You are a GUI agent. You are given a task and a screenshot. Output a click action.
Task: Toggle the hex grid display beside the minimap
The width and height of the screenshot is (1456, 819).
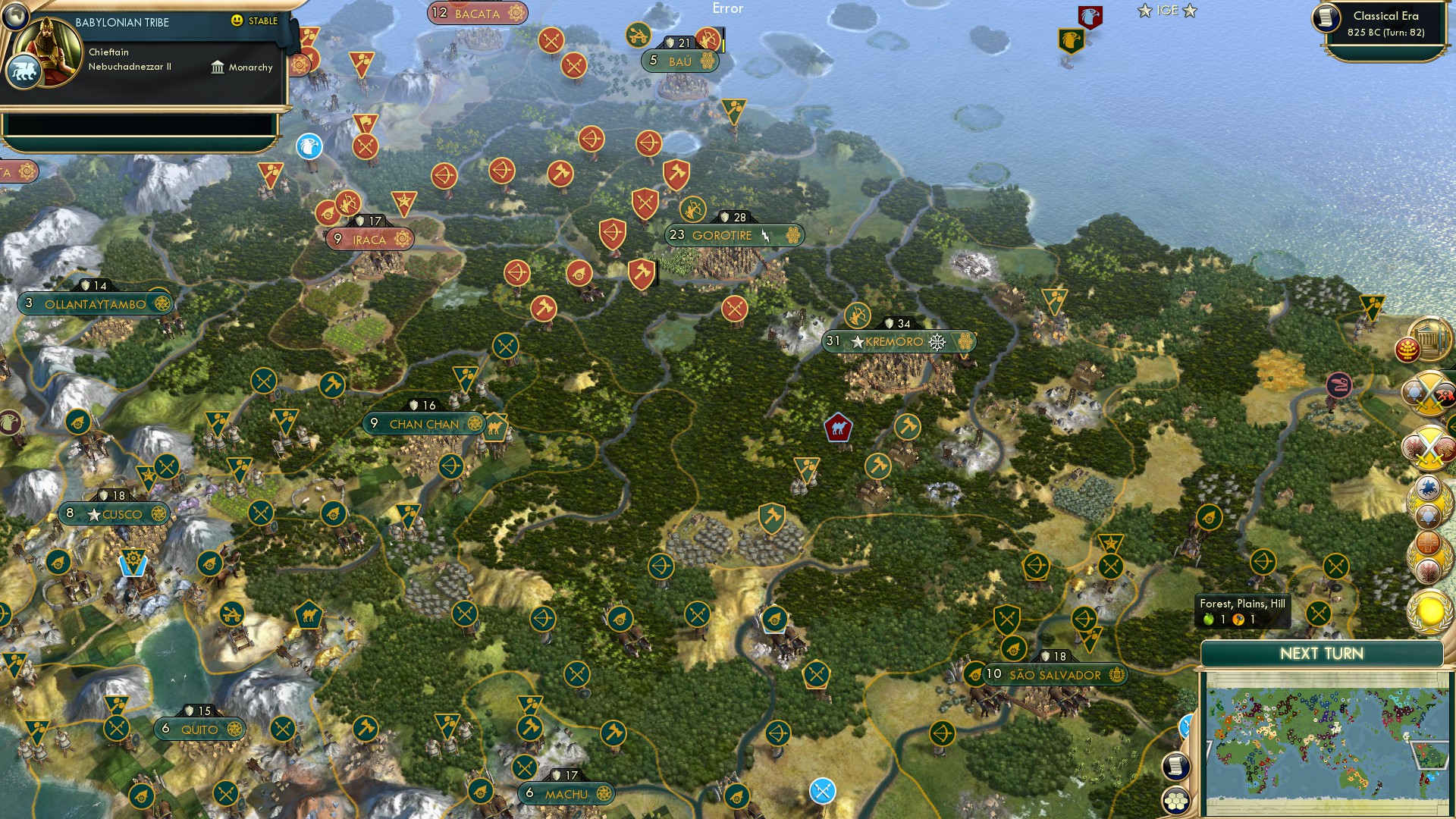tap(1175, 800)
